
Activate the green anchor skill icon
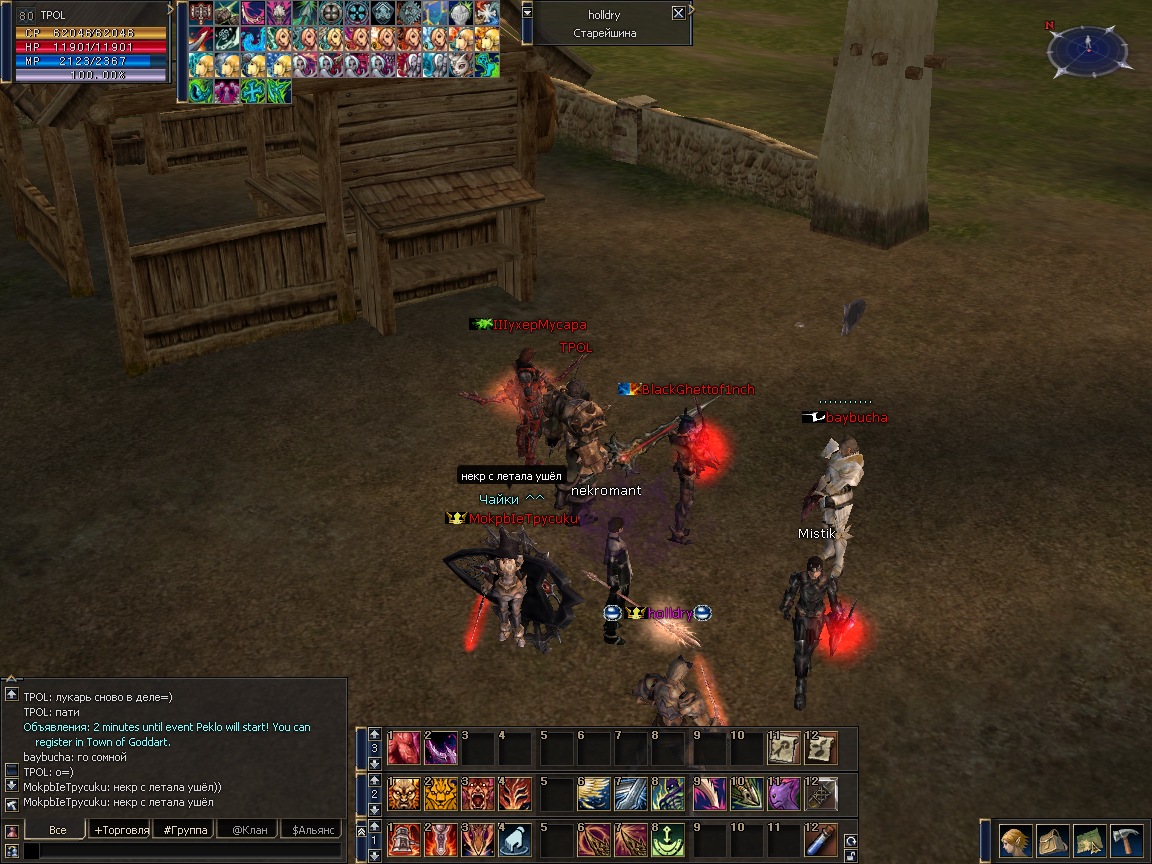[668, 840]
